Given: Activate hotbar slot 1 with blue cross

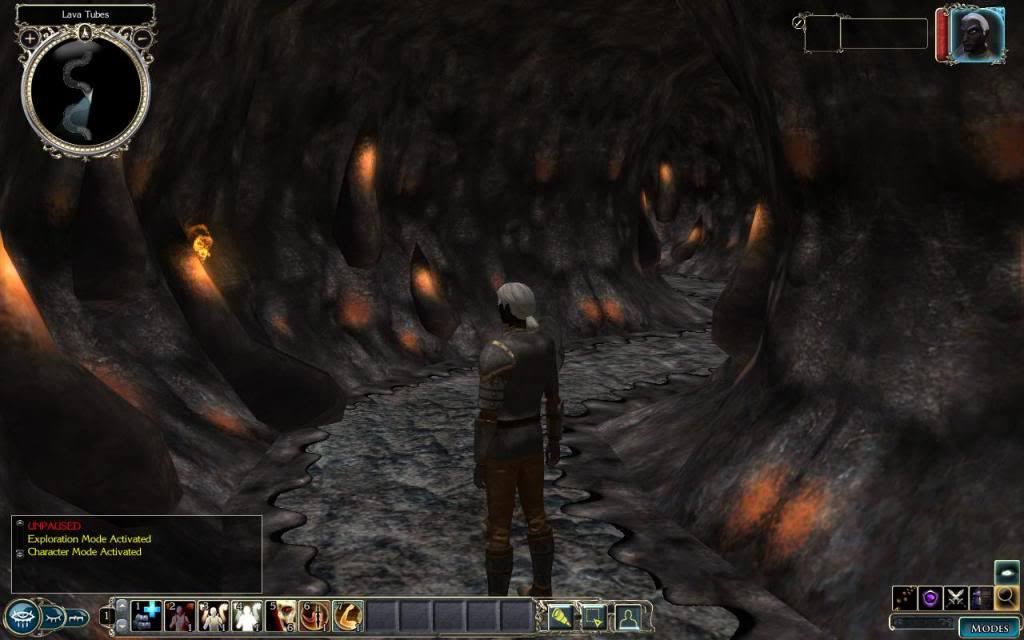Looking at the screenshot, I should click(x=147, y=615).
